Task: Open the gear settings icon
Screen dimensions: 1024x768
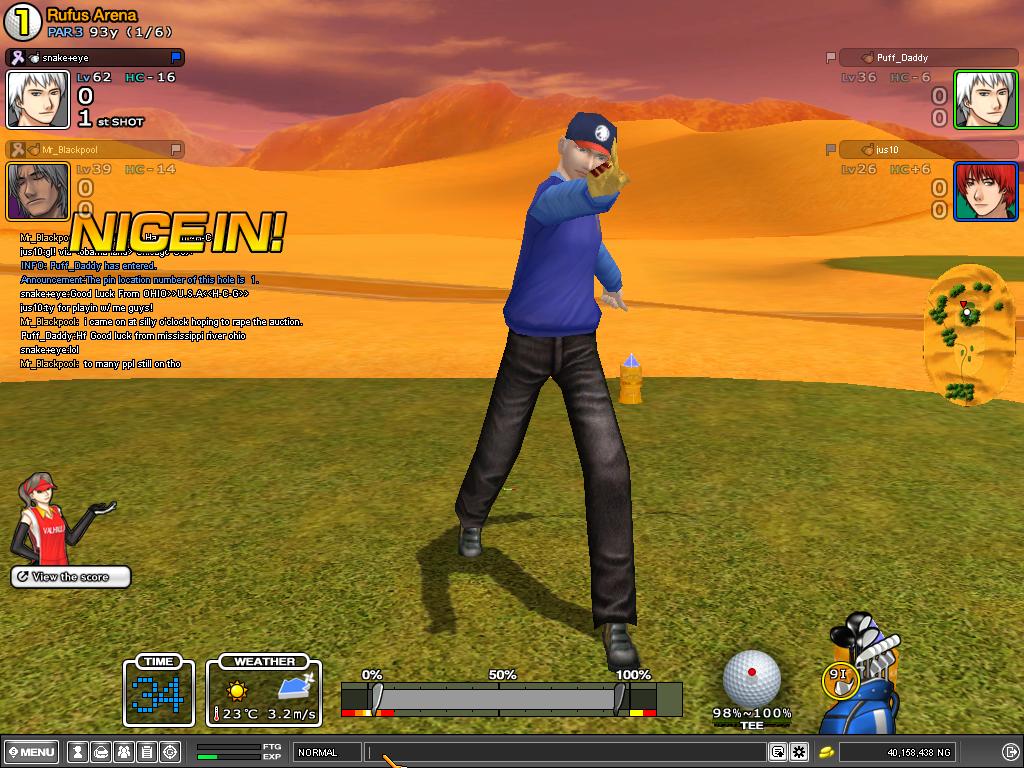Action: (x=799, y=752)
